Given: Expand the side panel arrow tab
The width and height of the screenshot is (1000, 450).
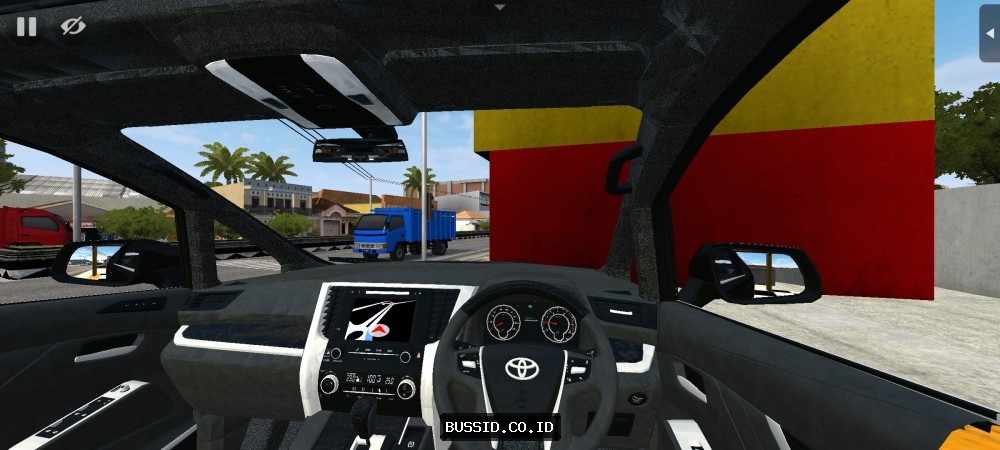Looking at the screenshot, I should 989,33.
